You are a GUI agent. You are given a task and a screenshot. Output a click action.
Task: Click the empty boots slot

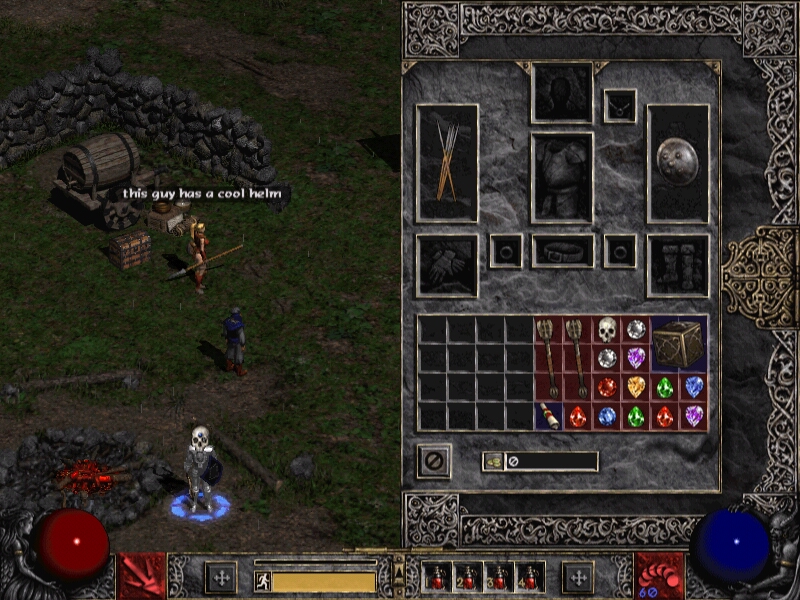point(678,265)
